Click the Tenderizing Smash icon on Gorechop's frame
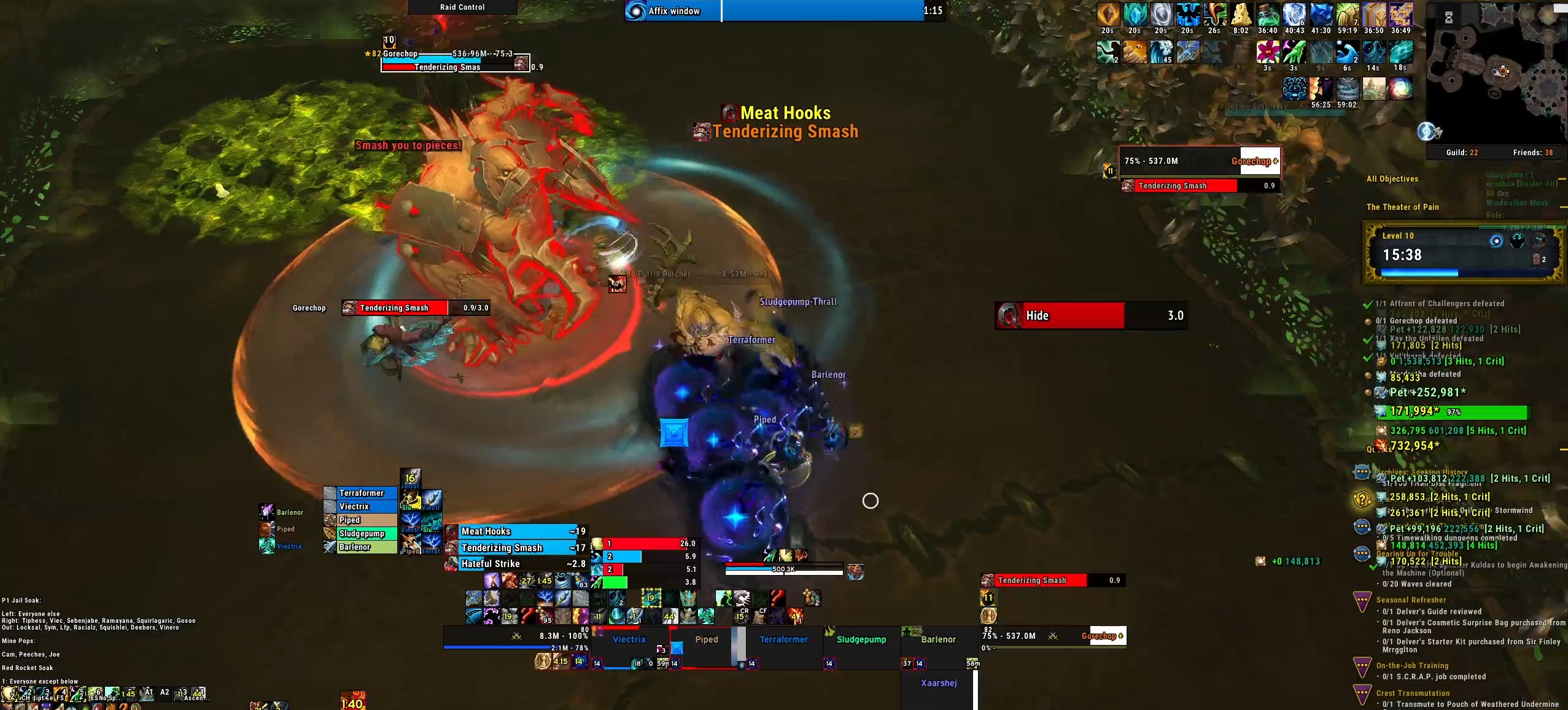This screenshot has width=1568, height=710. (x=1128, y=185)
